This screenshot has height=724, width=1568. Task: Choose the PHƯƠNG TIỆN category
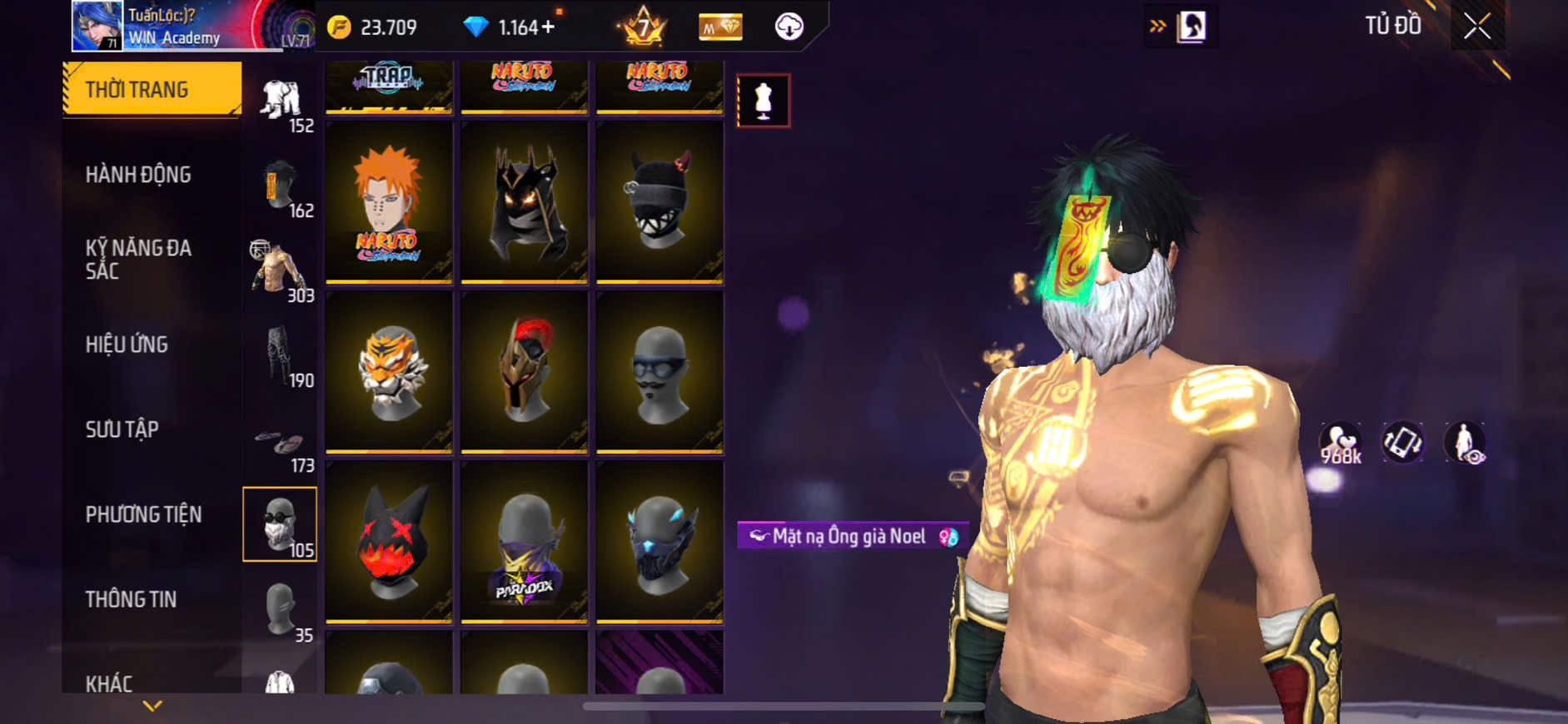[143, 514]
